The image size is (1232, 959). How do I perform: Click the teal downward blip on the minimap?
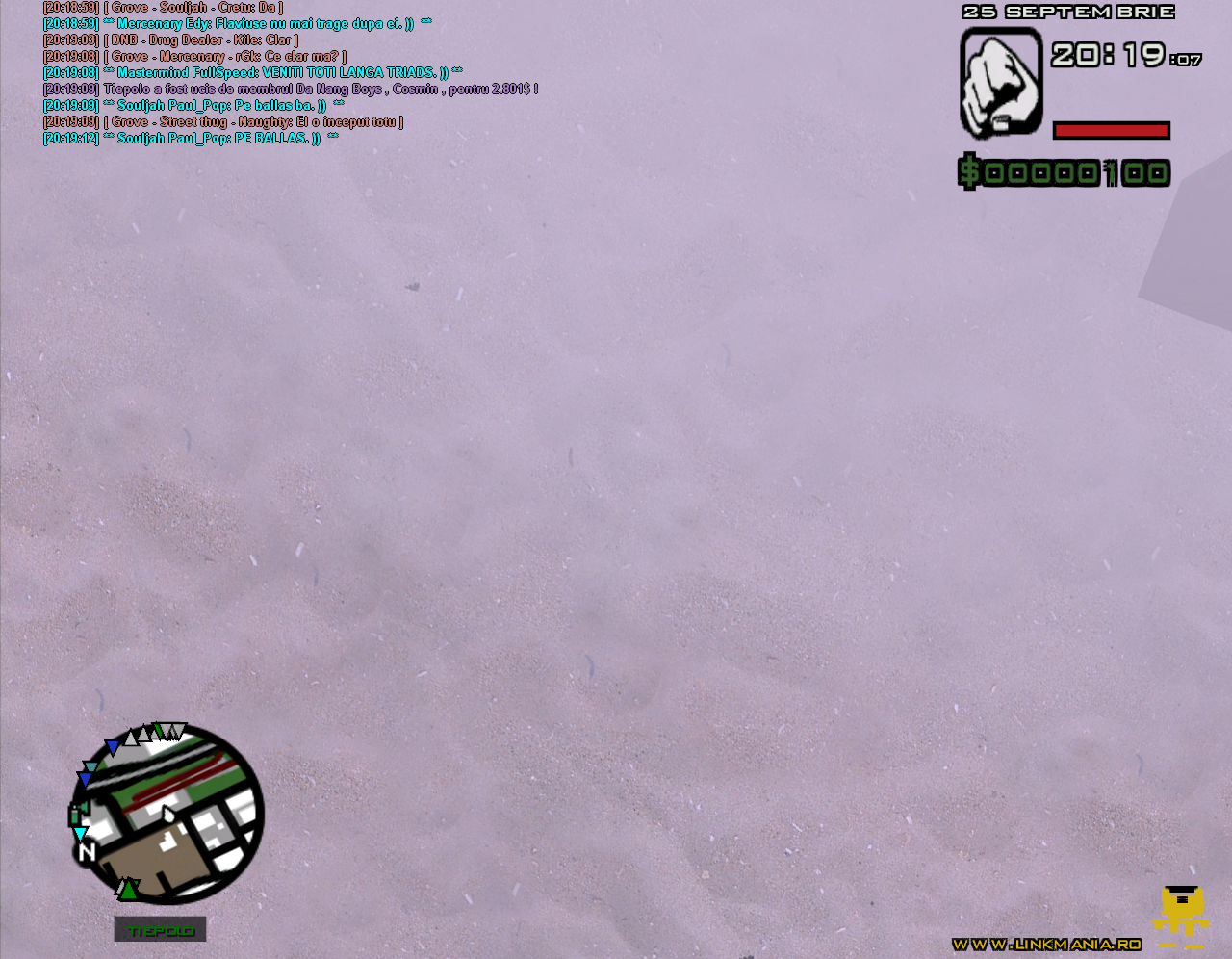(89, 765)
